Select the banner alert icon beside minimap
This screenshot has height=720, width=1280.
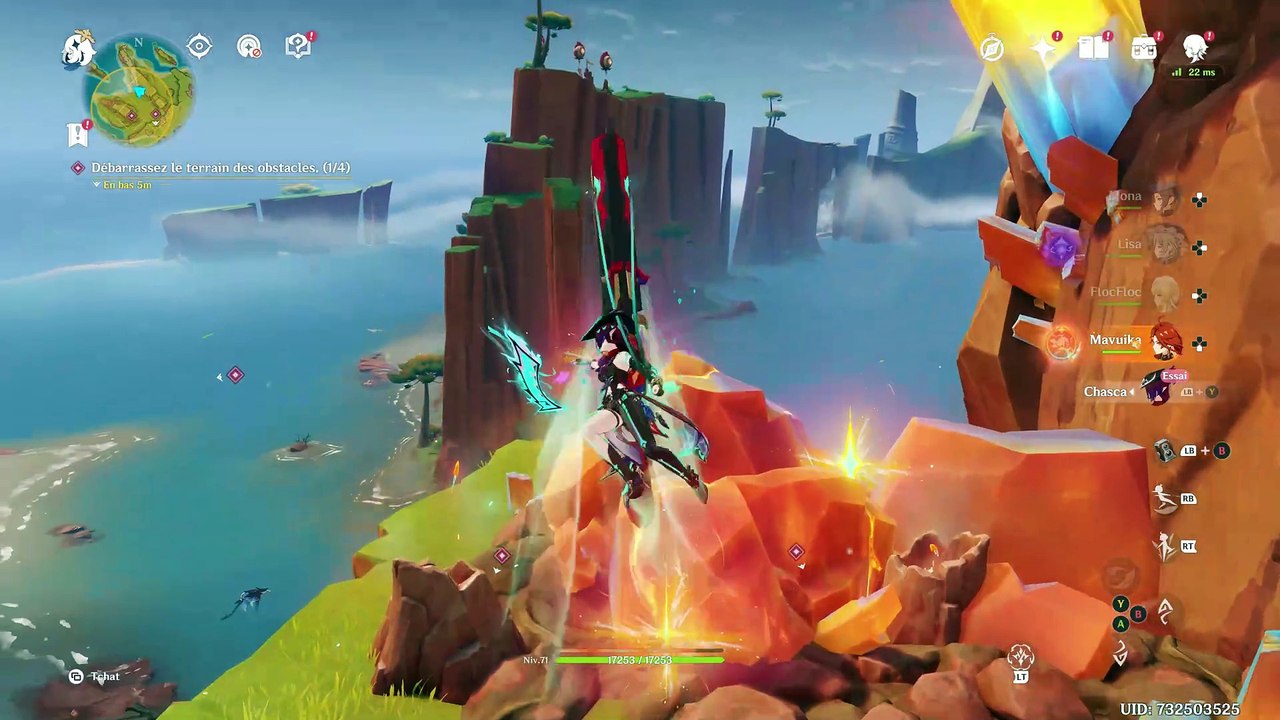point(77,134)
